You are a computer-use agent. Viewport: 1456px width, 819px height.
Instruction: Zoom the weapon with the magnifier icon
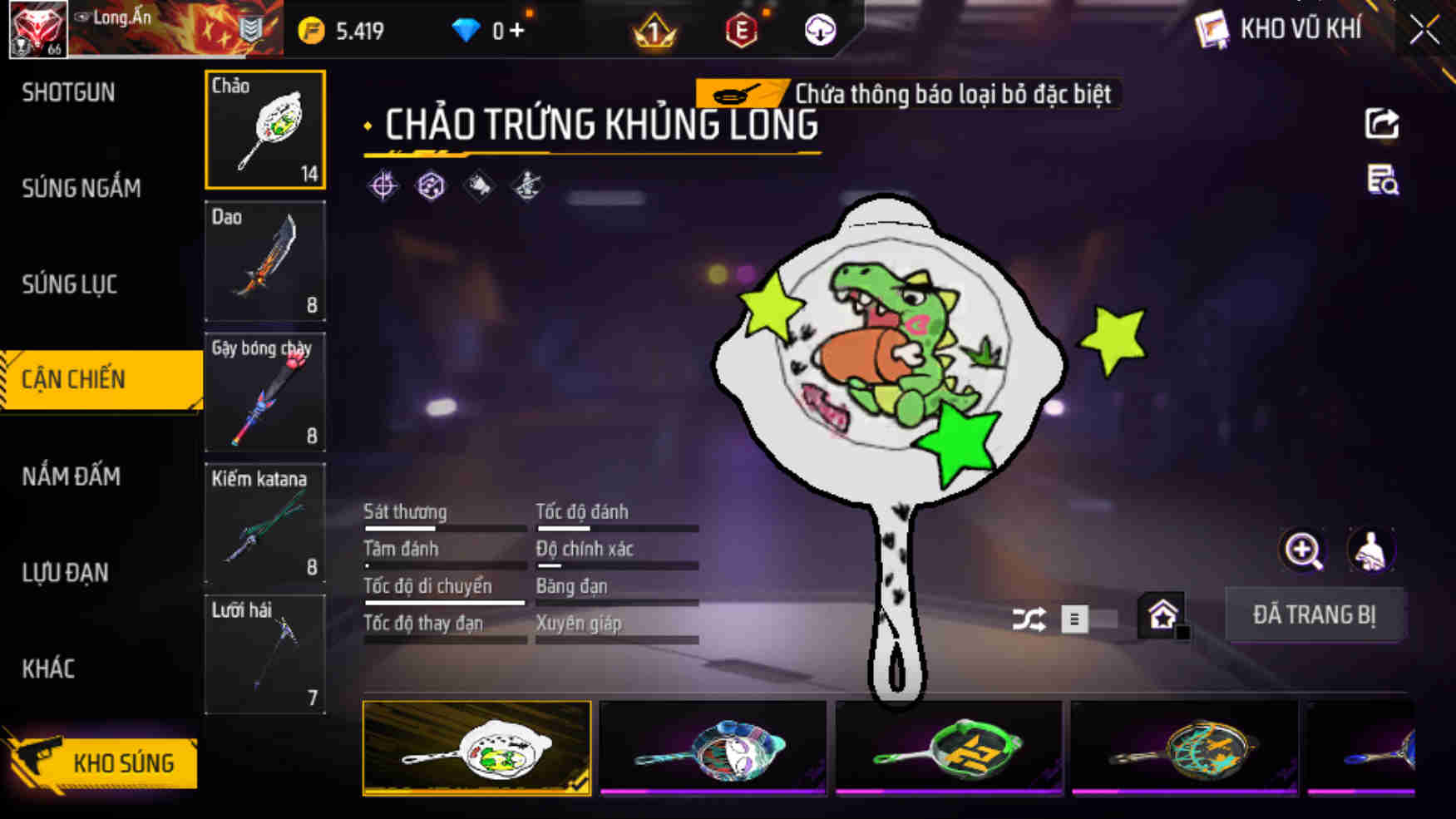pyautogui.click(x=1303, y=550)
